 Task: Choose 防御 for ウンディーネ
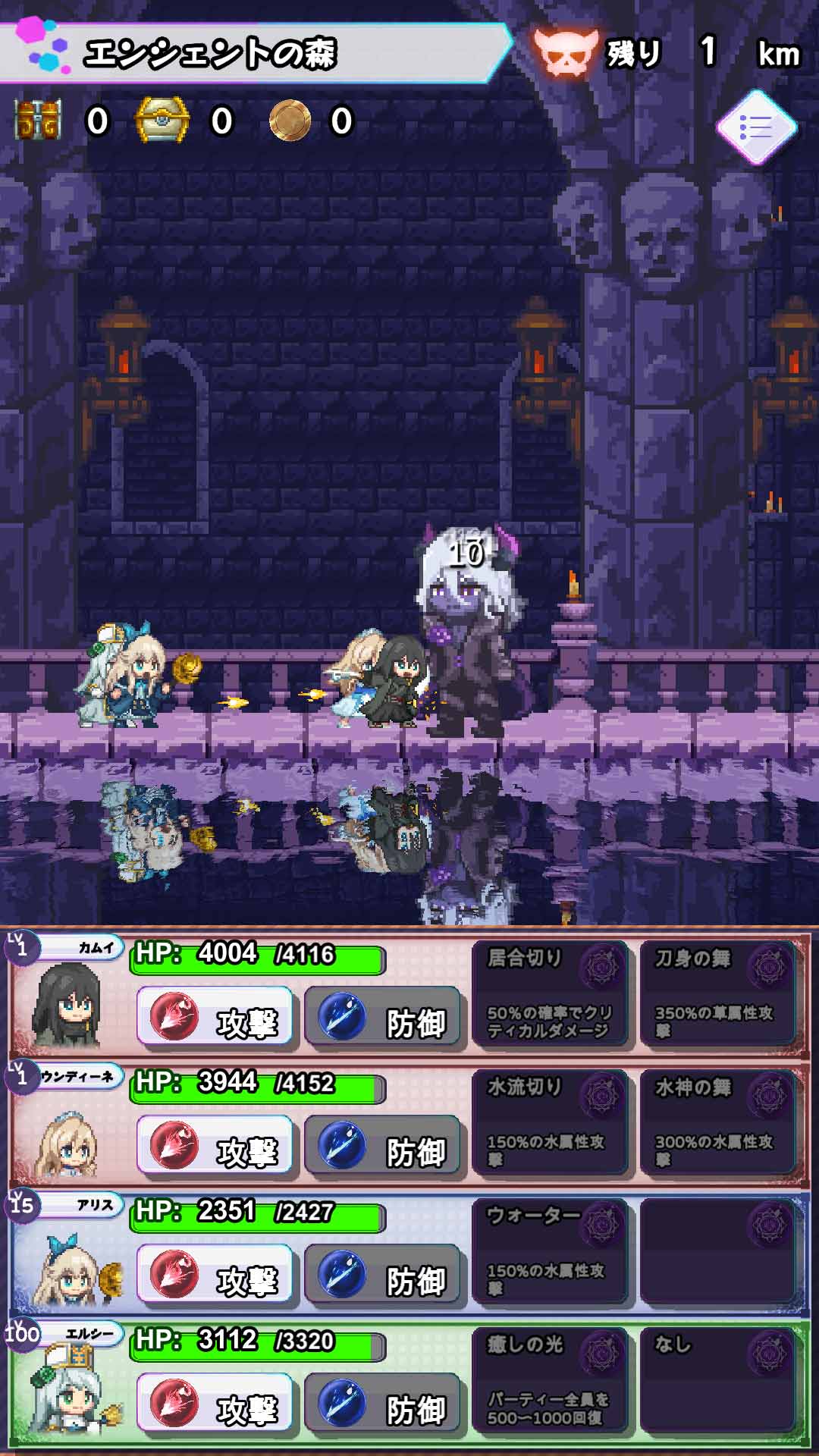(384, 1148)
